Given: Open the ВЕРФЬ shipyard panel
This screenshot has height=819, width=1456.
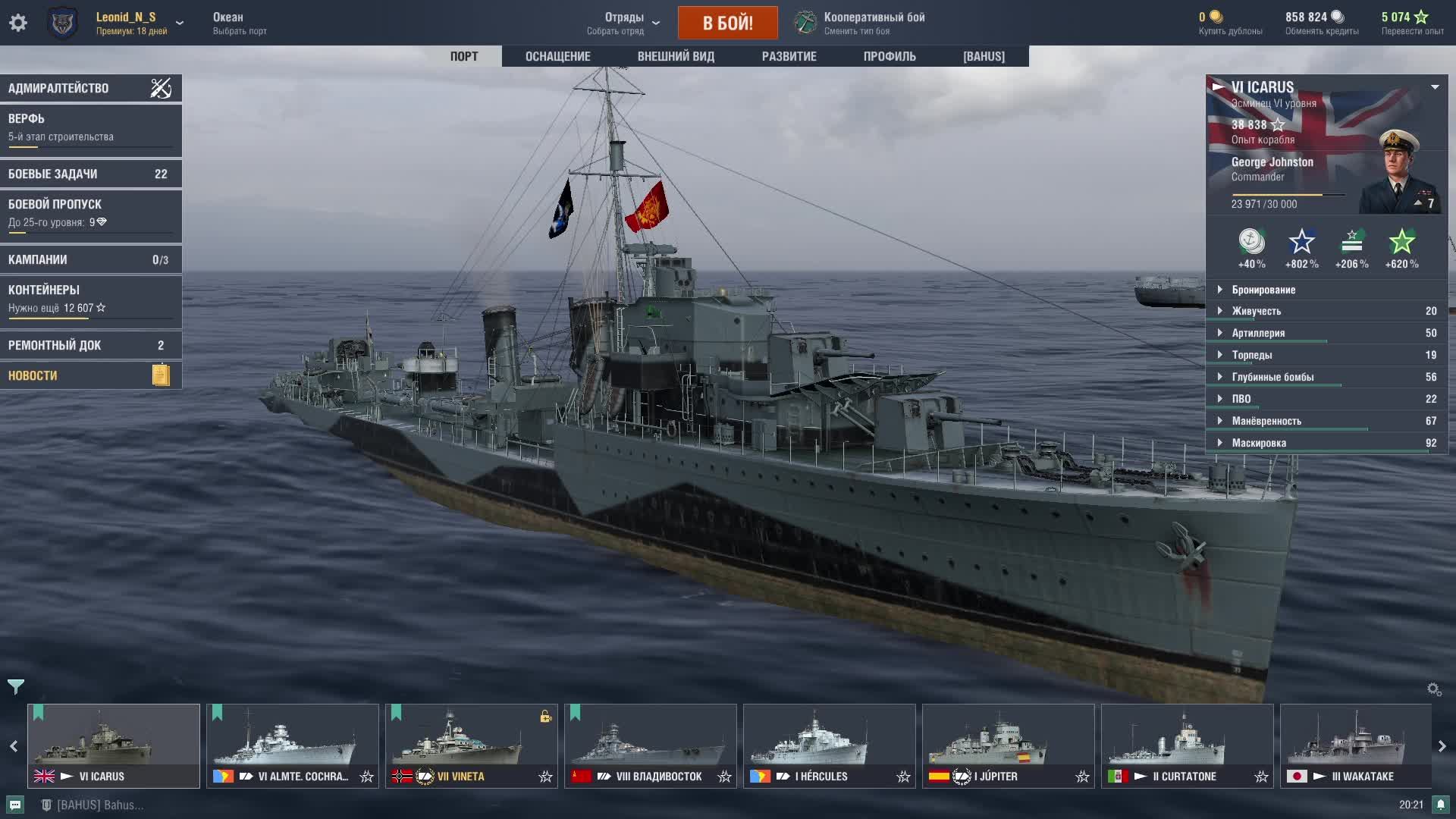Looking at the screenshot, I should coord(90,127).
